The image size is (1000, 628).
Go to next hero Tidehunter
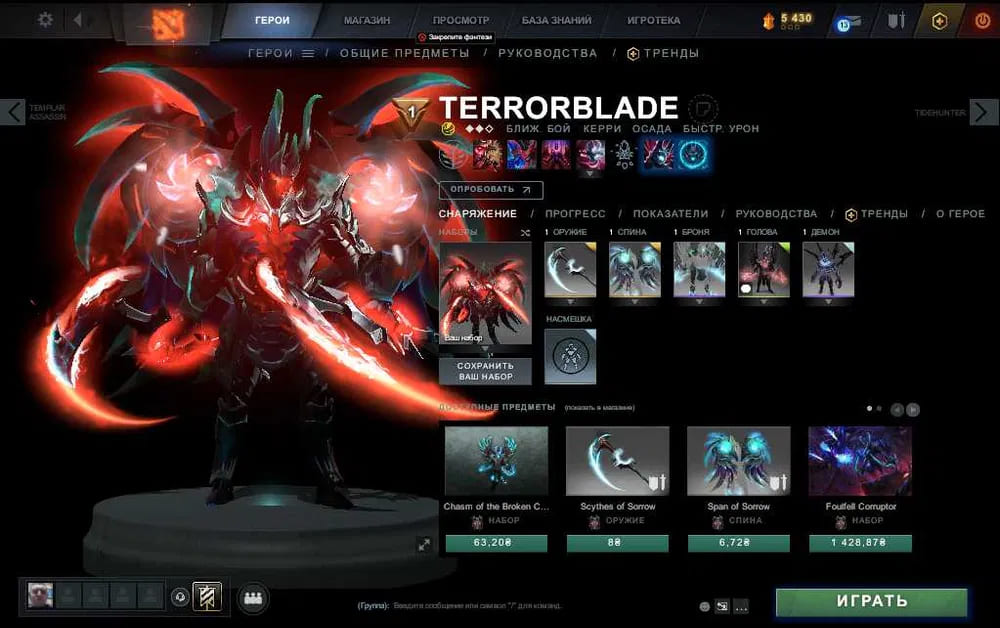(x=986, y=112)
